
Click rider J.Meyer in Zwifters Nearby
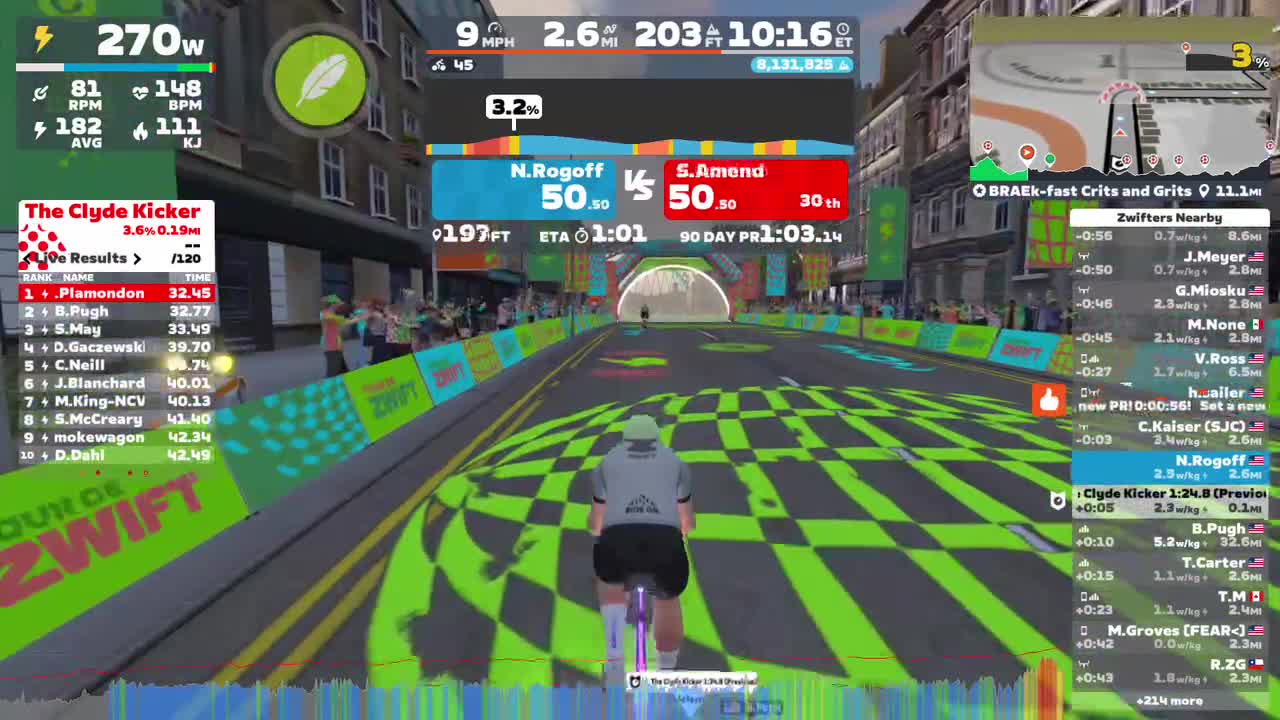1210,256
